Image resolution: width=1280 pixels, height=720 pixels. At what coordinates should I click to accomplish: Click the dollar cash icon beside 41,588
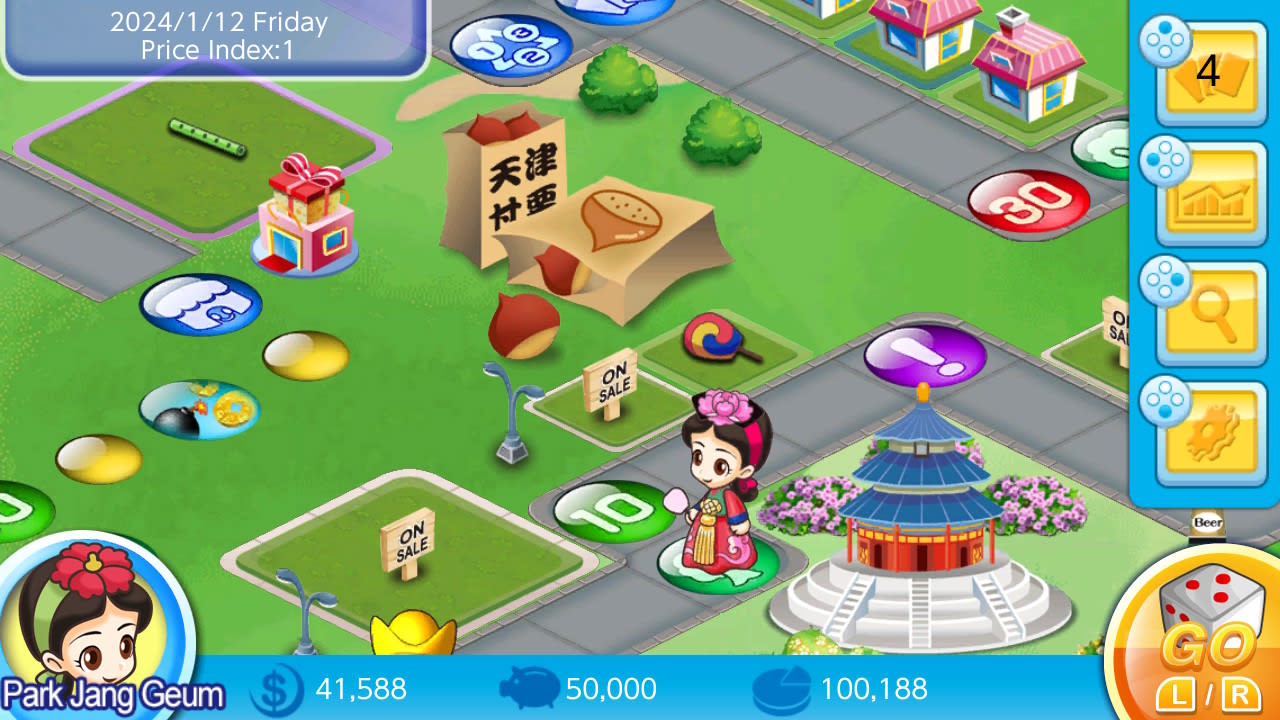coord(277,689)
